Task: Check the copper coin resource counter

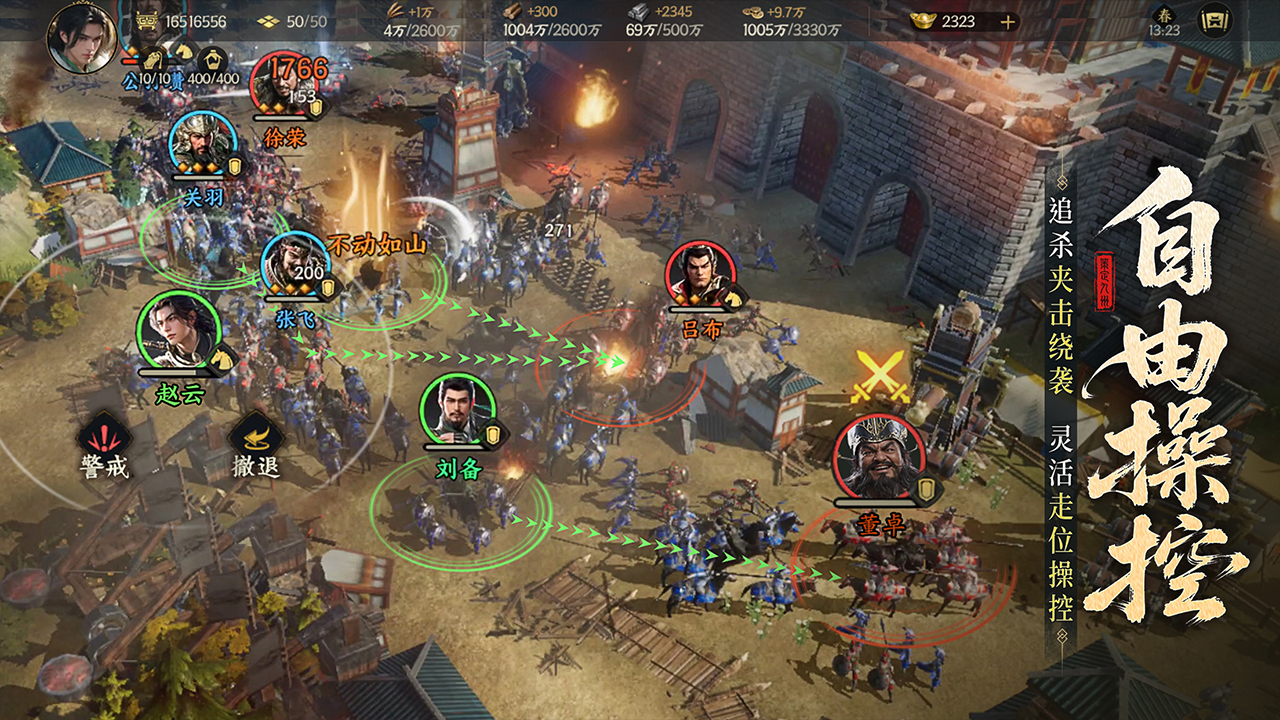Action: [786, 21]
